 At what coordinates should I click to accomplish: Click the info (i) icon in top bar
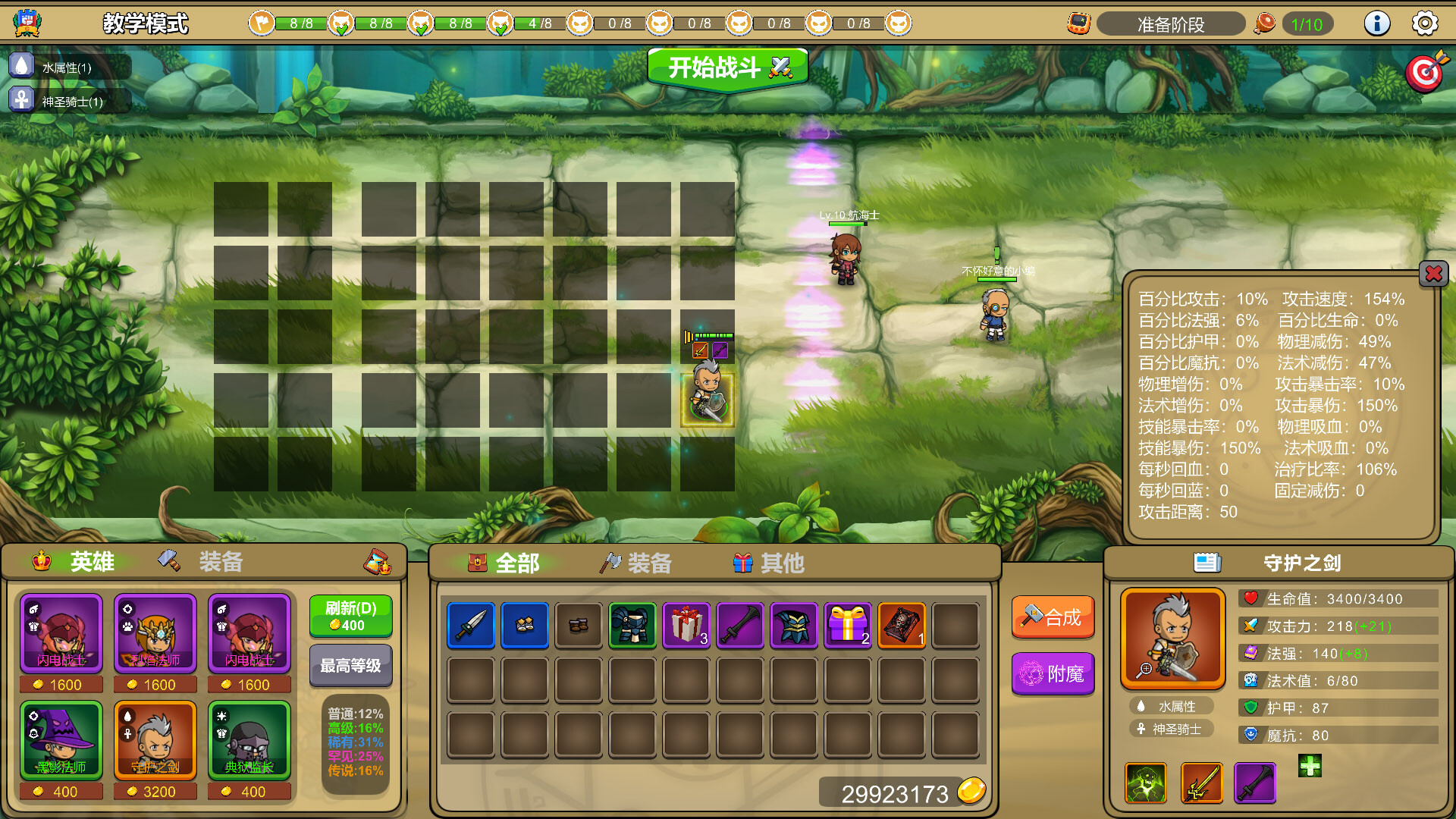(x=1377, y=24)
